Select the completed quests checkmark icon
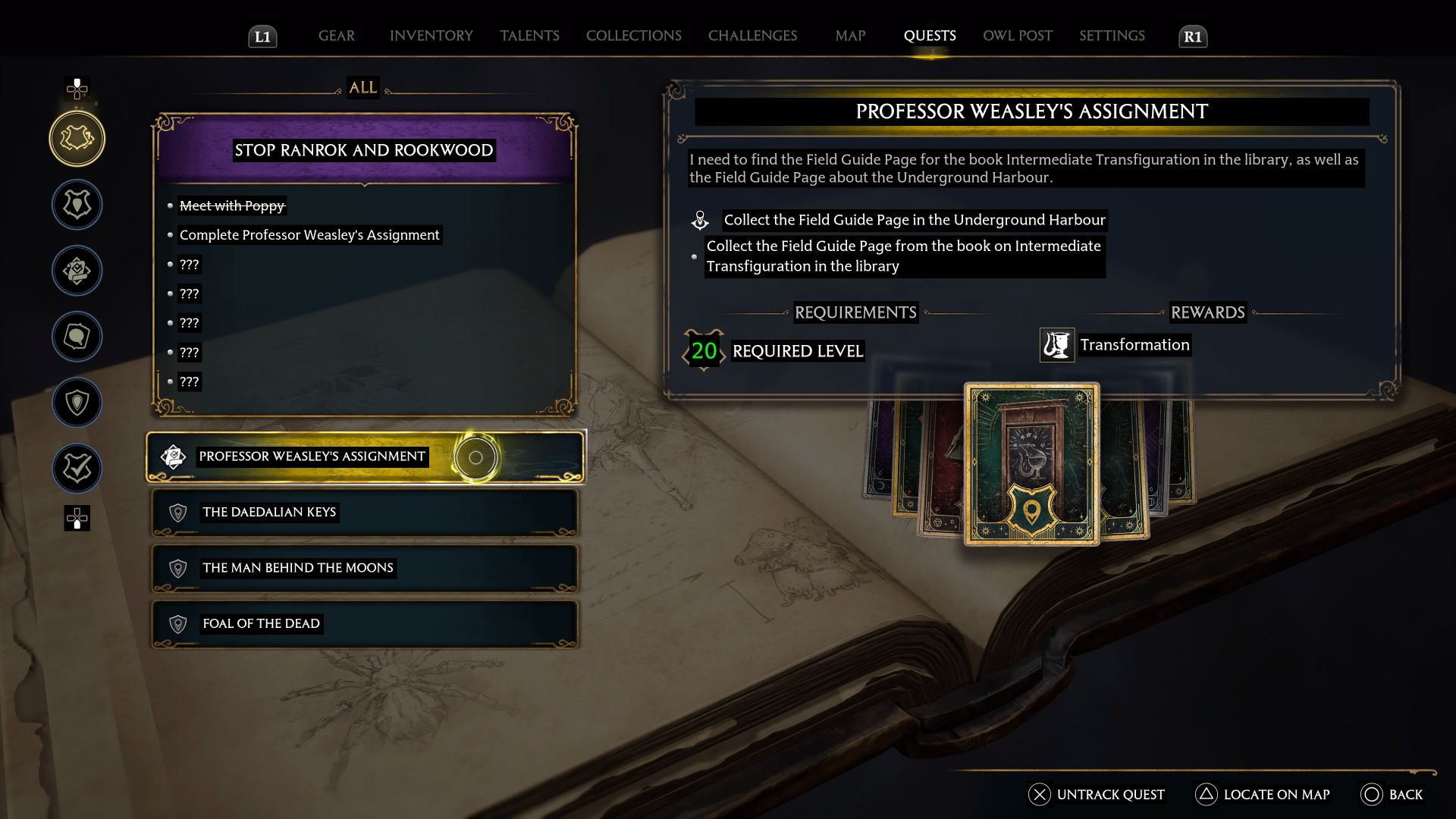This screenshot has height=819, width=1456. click(x=77, y=469)
